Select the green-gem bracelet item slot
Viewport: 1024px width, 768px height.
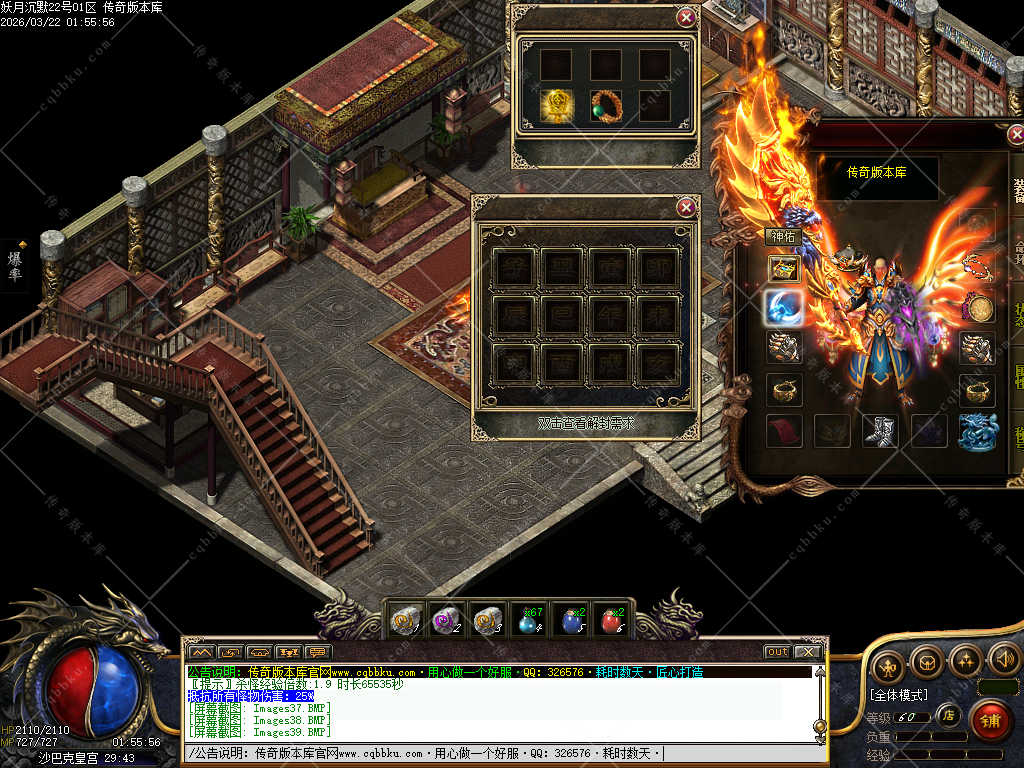pos(606,107)
